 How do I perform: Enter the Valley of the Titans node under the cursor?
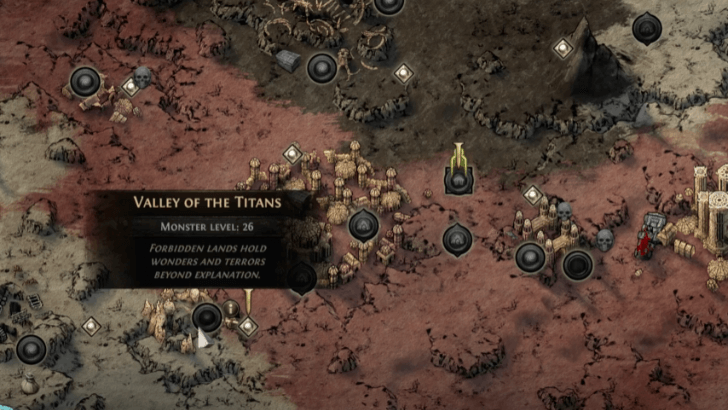[x=207, y=317]
